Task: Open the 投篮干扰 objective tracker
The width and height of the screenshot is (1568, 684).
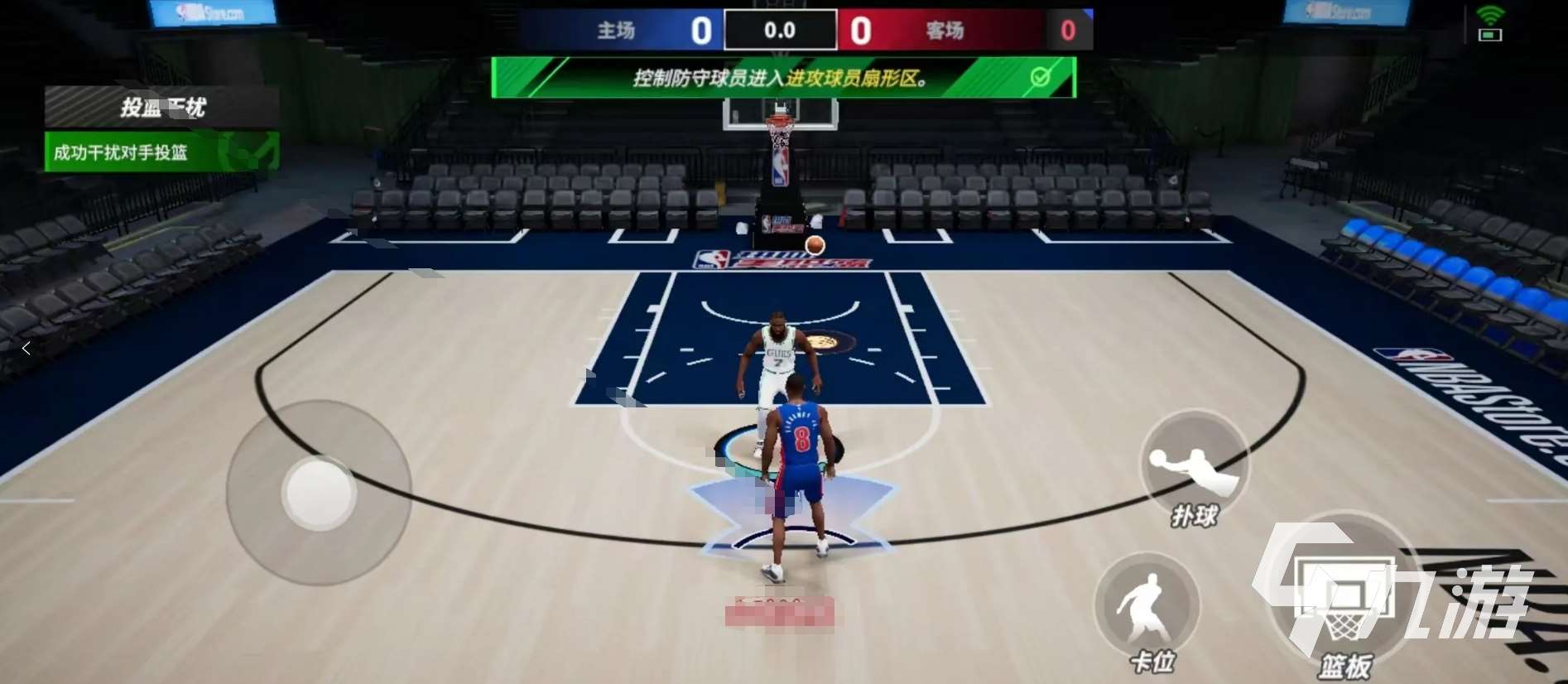Action: click(162, 107)
